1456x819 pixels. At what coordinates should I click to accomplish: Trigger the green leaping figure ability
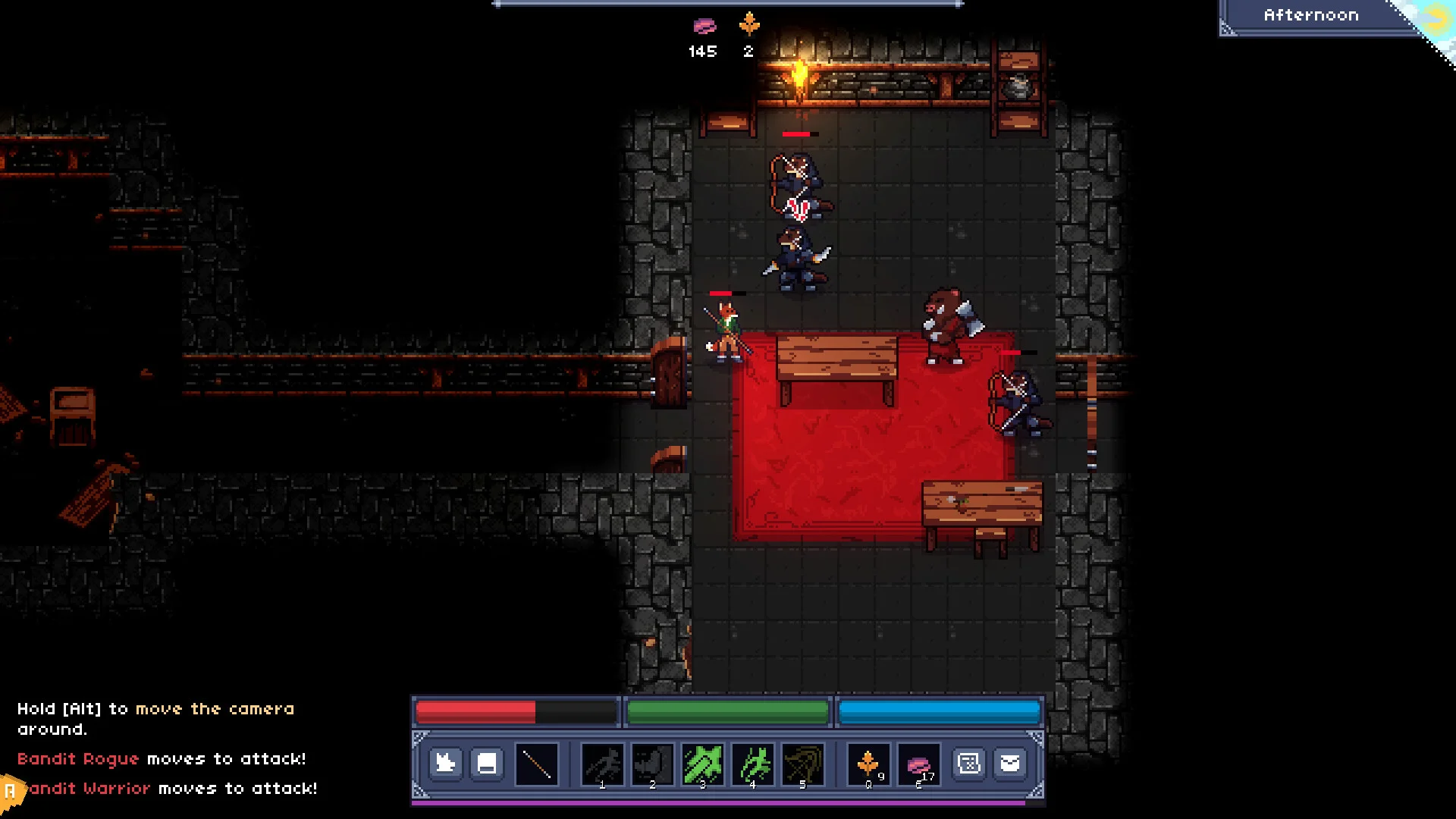coord(753,764)
